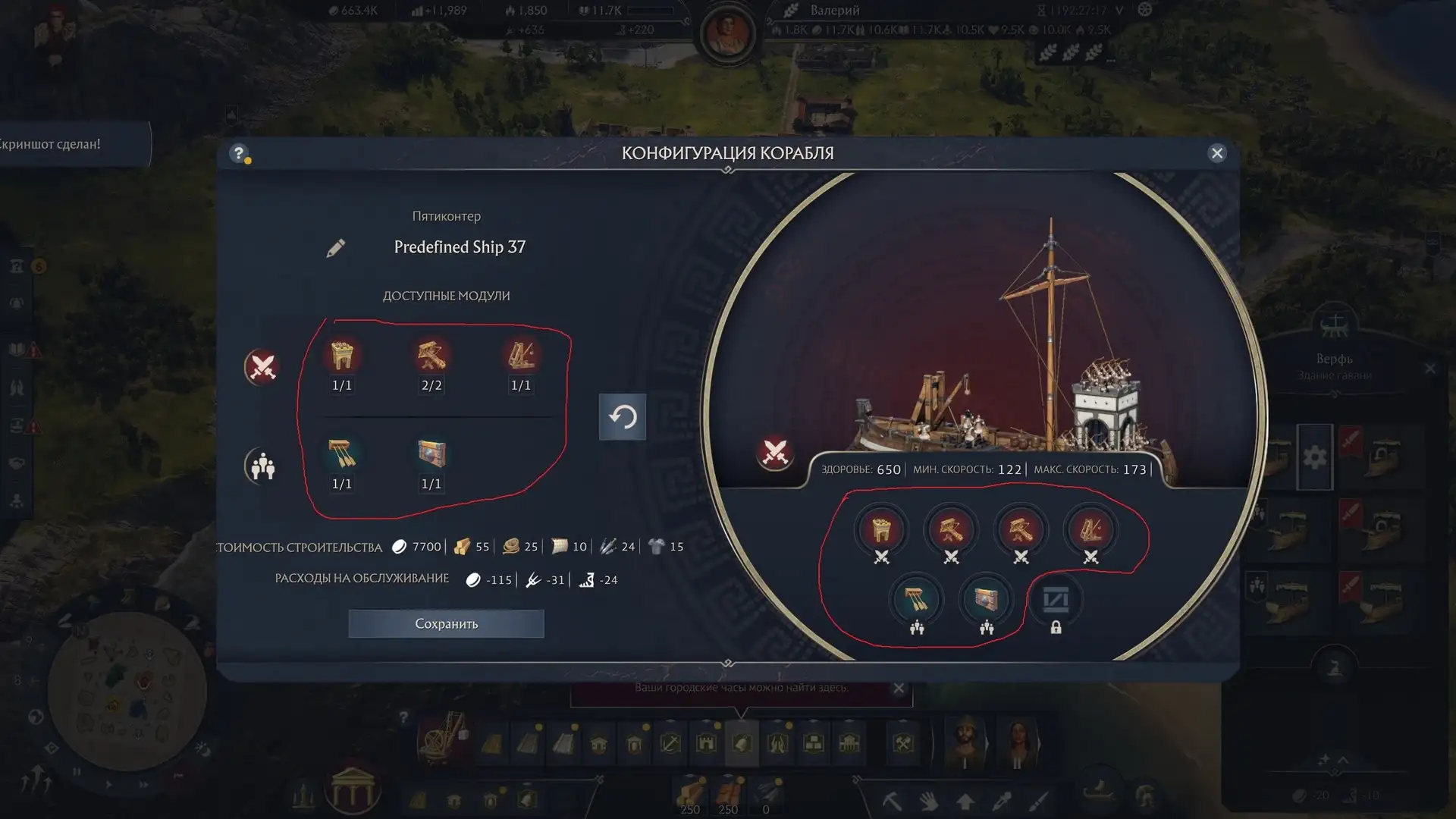The width and height of the screenshot is (1456, 819).
Task: Pick the hull armor from available modules
Action: click(x=431, y=454)
